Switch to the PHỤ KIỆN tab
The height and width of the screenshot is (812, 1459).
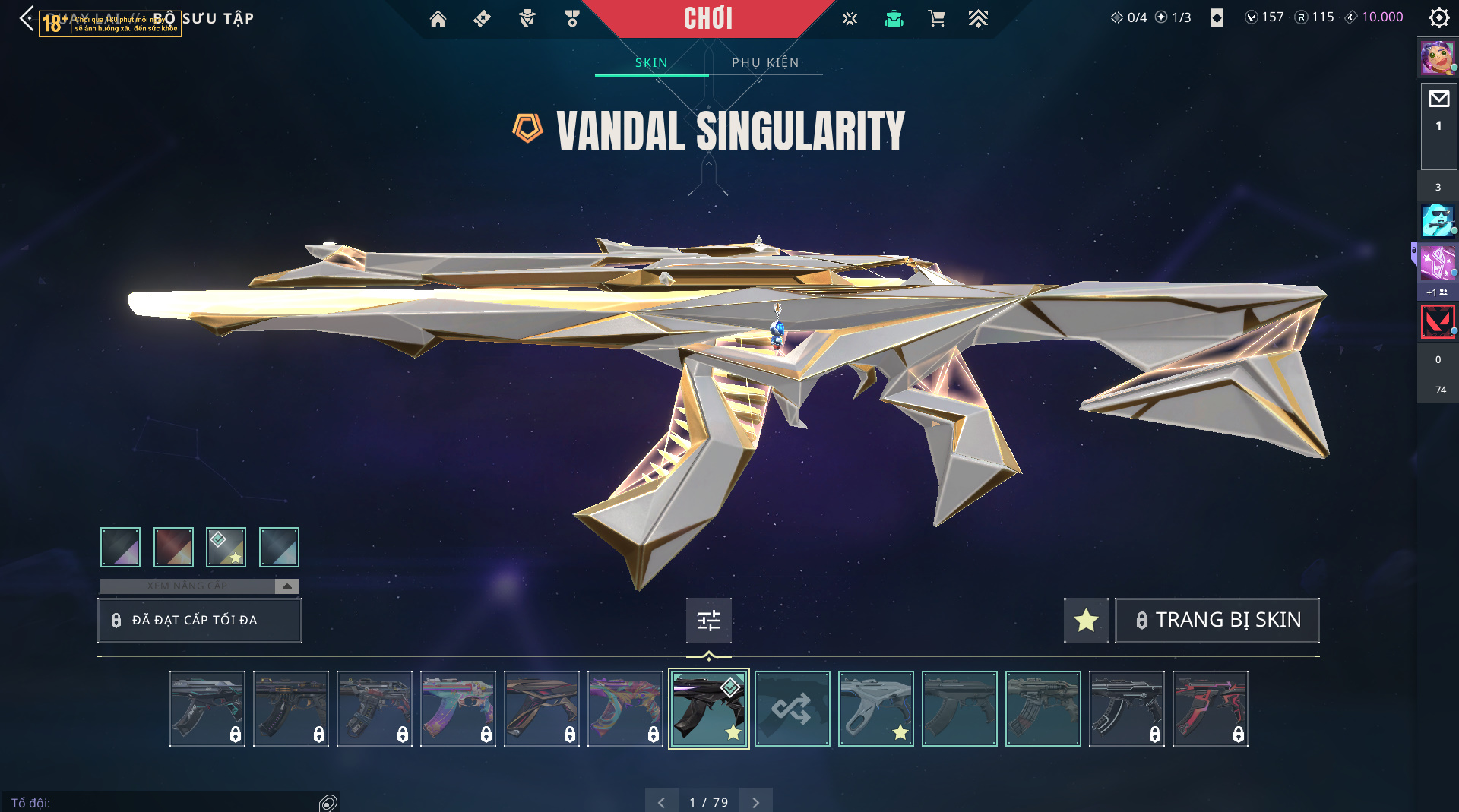point(765,62)
